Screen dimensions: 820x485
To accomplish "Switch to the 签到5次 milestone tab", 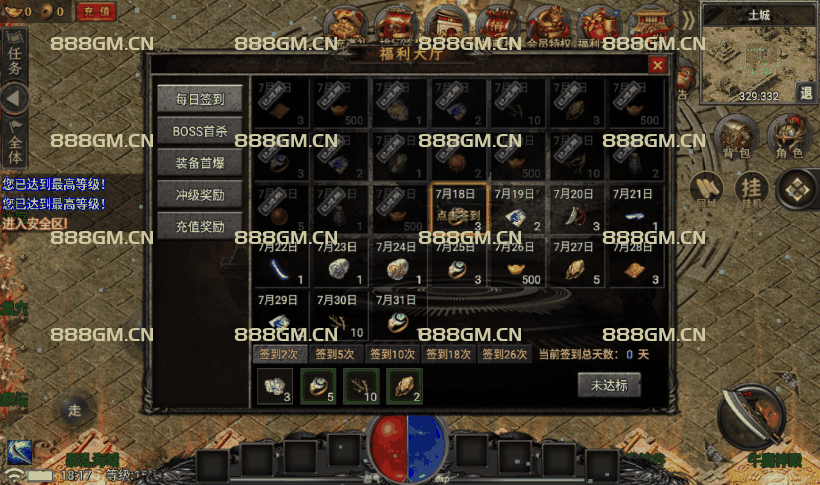I will coord(335,353).
